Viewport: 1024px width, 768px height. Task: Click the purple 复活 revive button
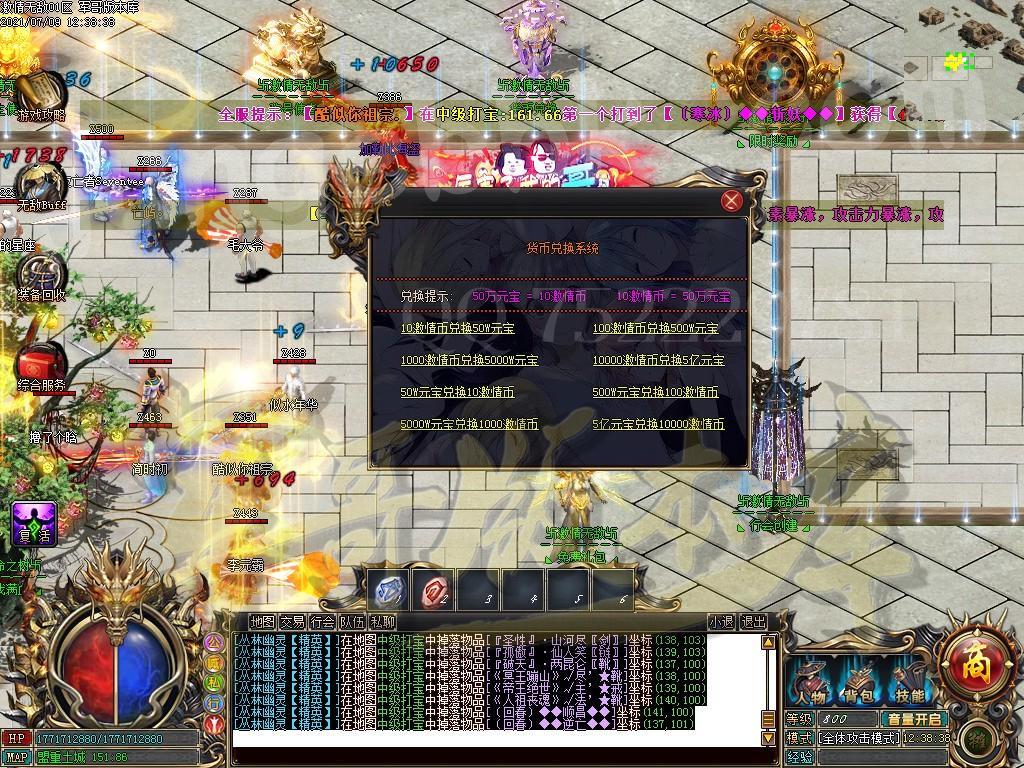(32, 524)
